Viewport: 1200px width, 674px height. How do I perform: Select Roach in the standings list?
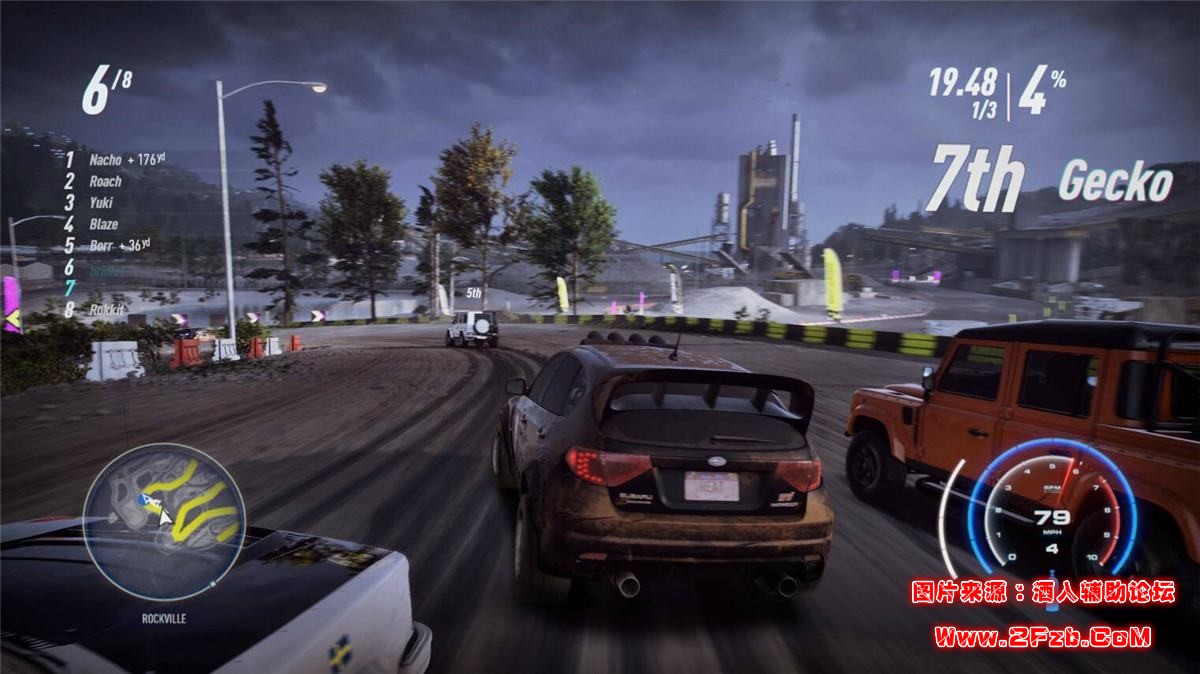105,181
